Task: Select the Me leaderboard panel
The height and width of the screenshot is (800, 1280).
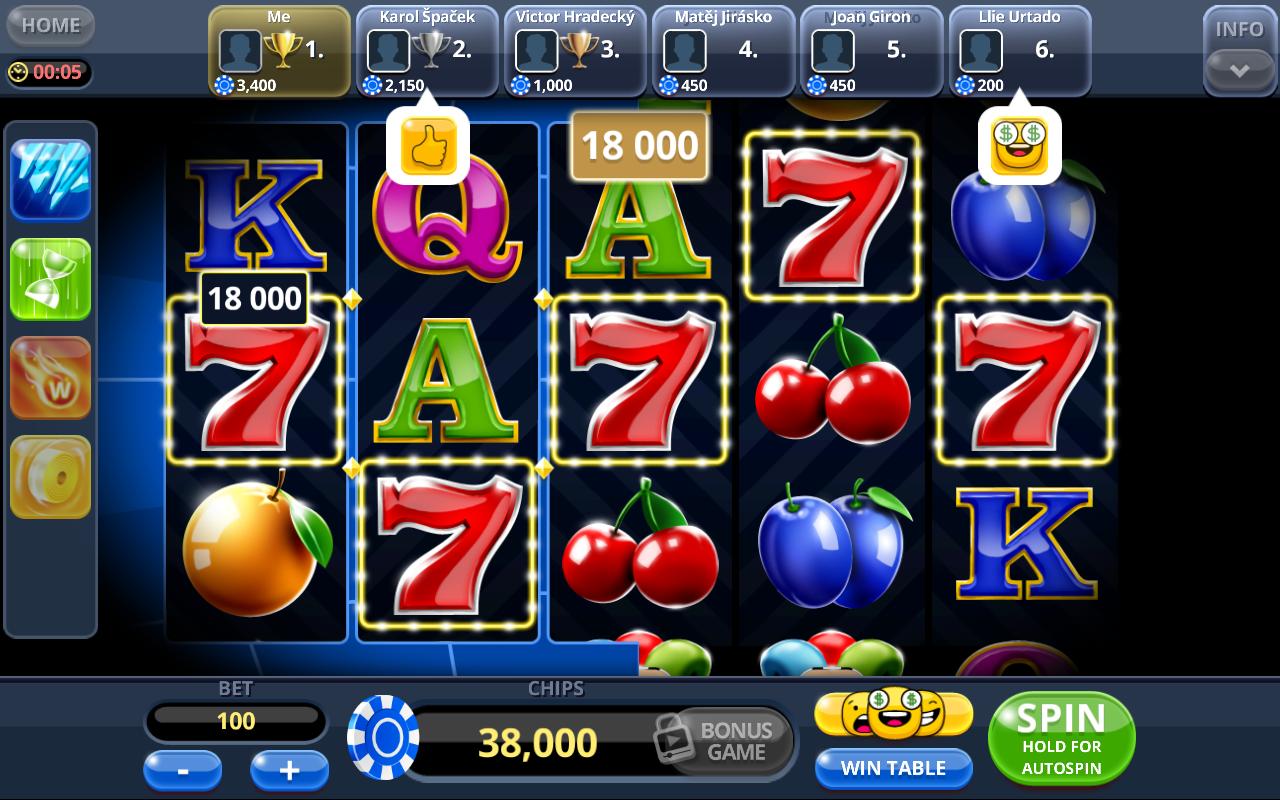Action: [277, 48]
